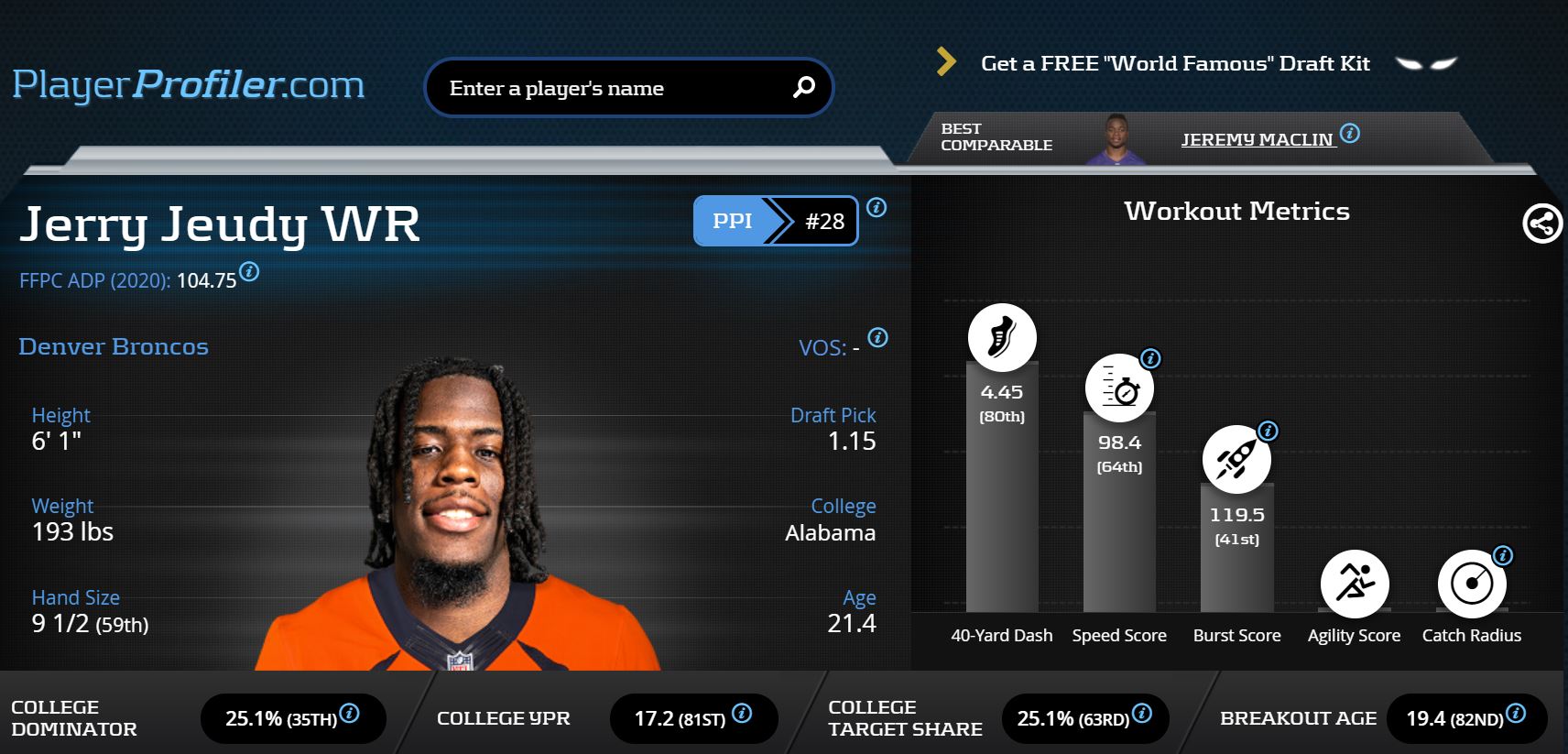
Task: Select Jeremy Maclin's headshot thumbnail
Action: pos(1116,139)
